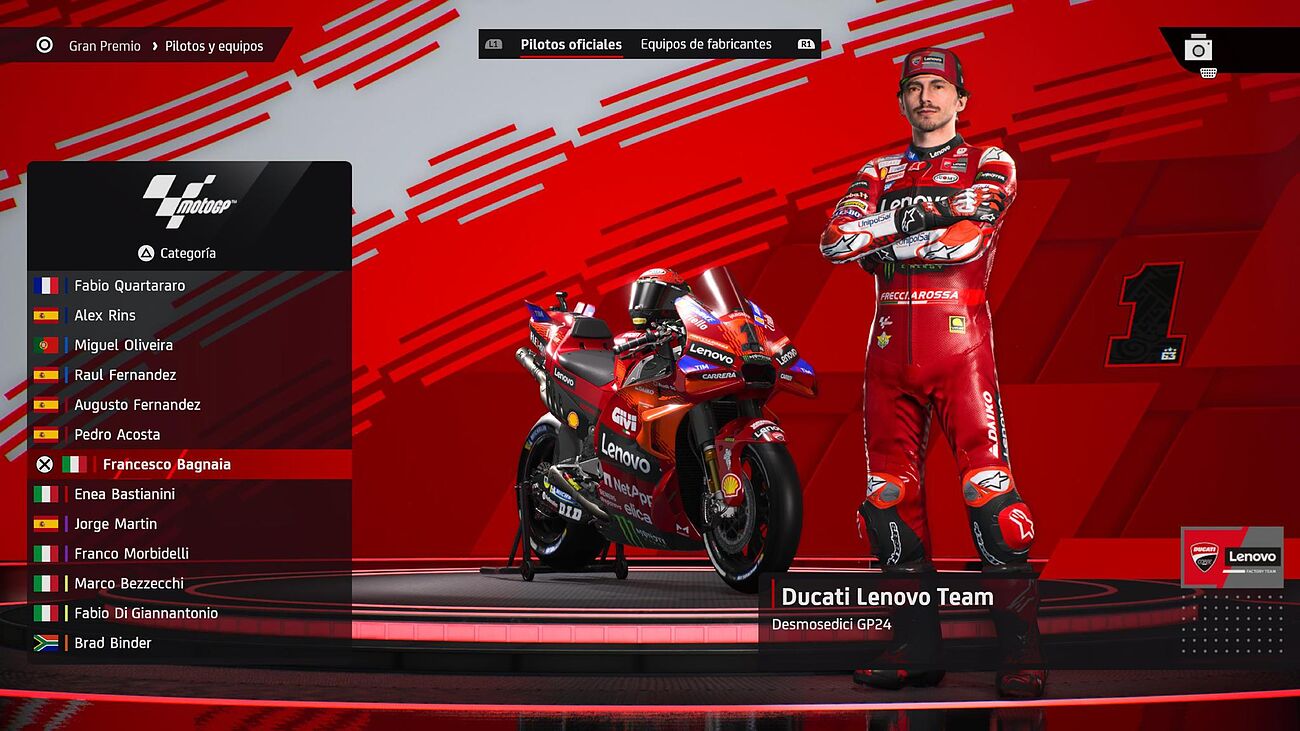
Task: Choose Franco Morbidelli
Action: (x=131, y=554)
